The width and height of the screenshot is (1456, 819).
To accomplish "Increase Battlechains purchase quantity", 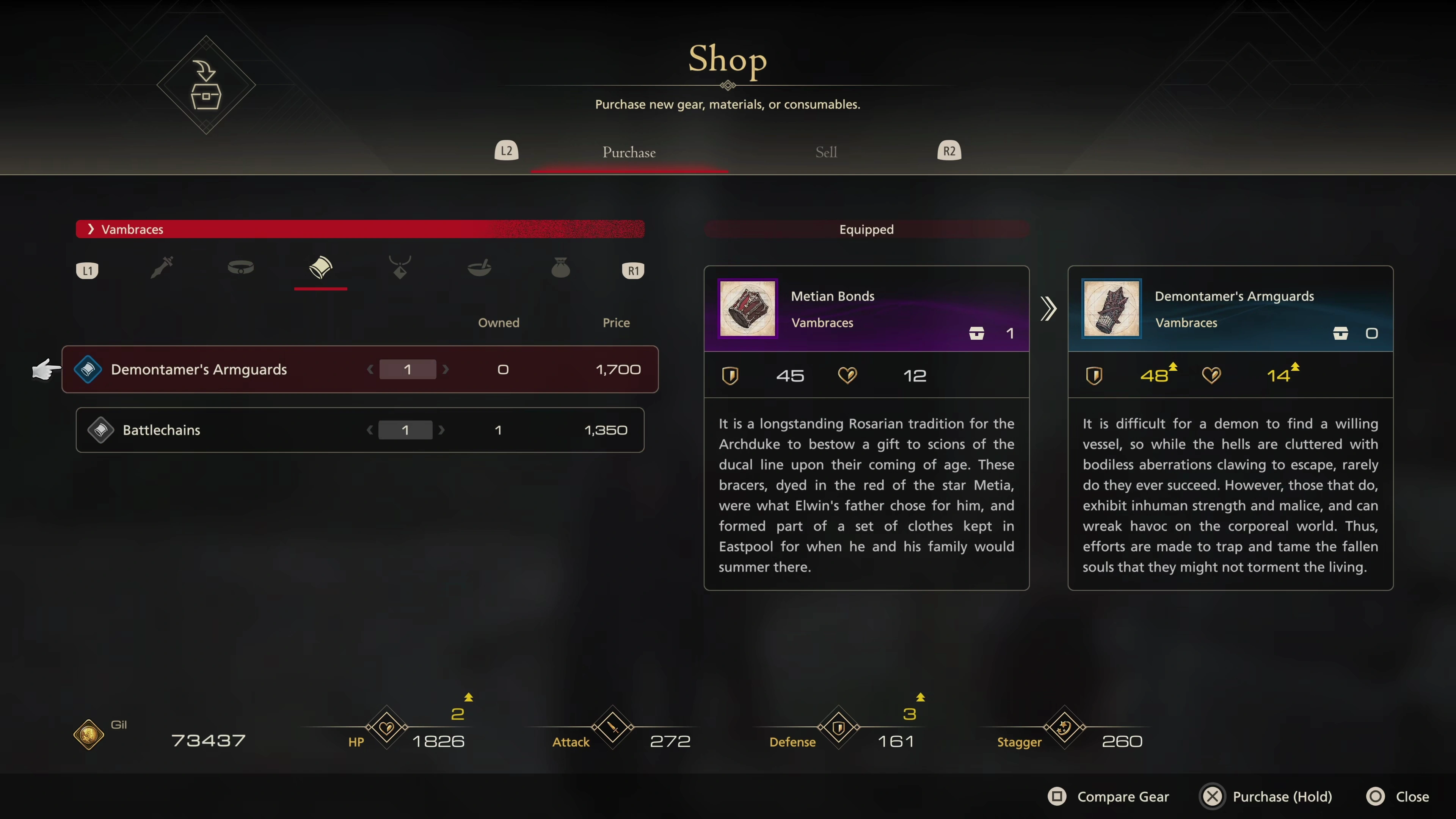I will (442, 430).
